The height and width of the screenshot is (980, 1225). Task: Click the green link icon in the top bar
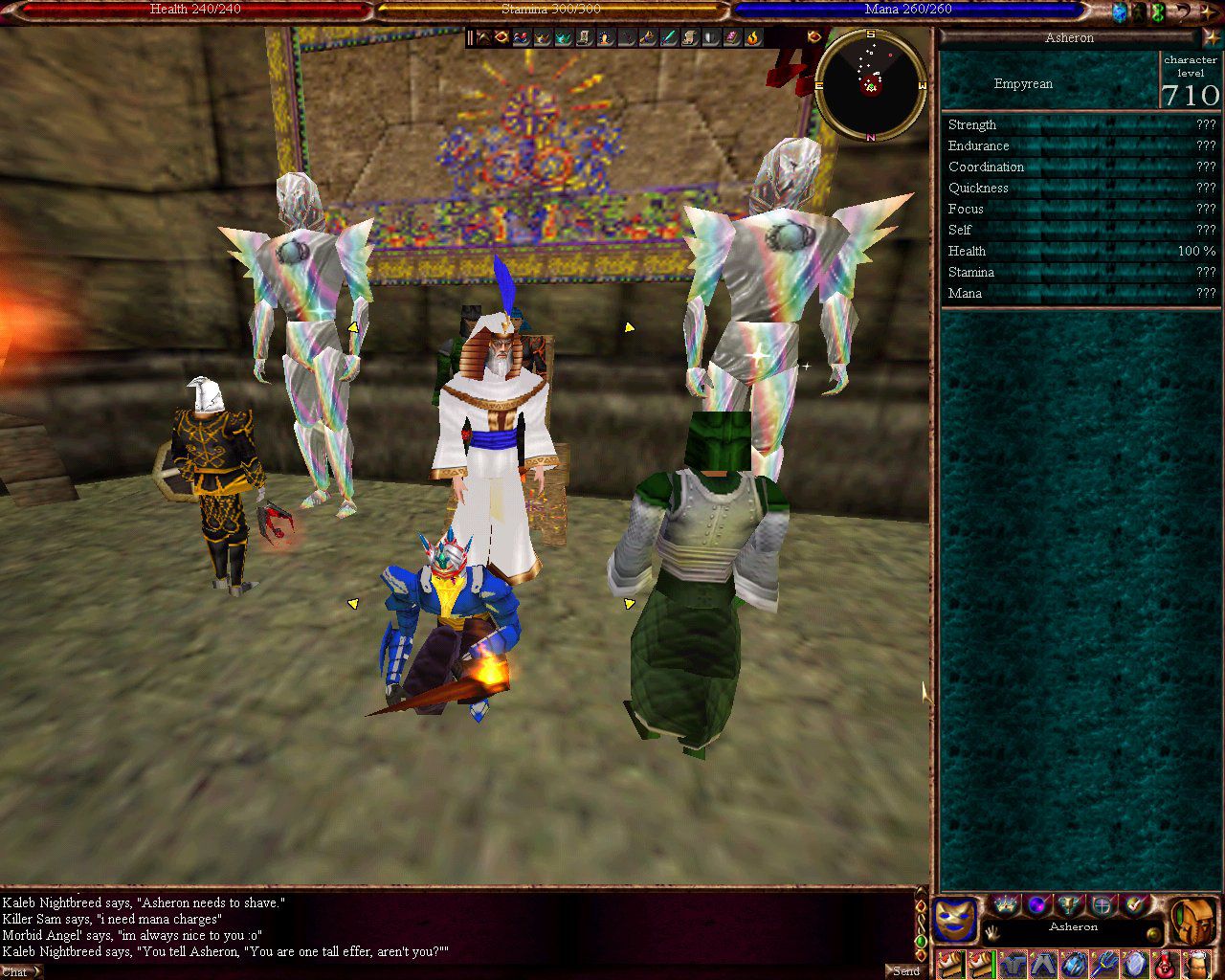[x=1158, y=12]
